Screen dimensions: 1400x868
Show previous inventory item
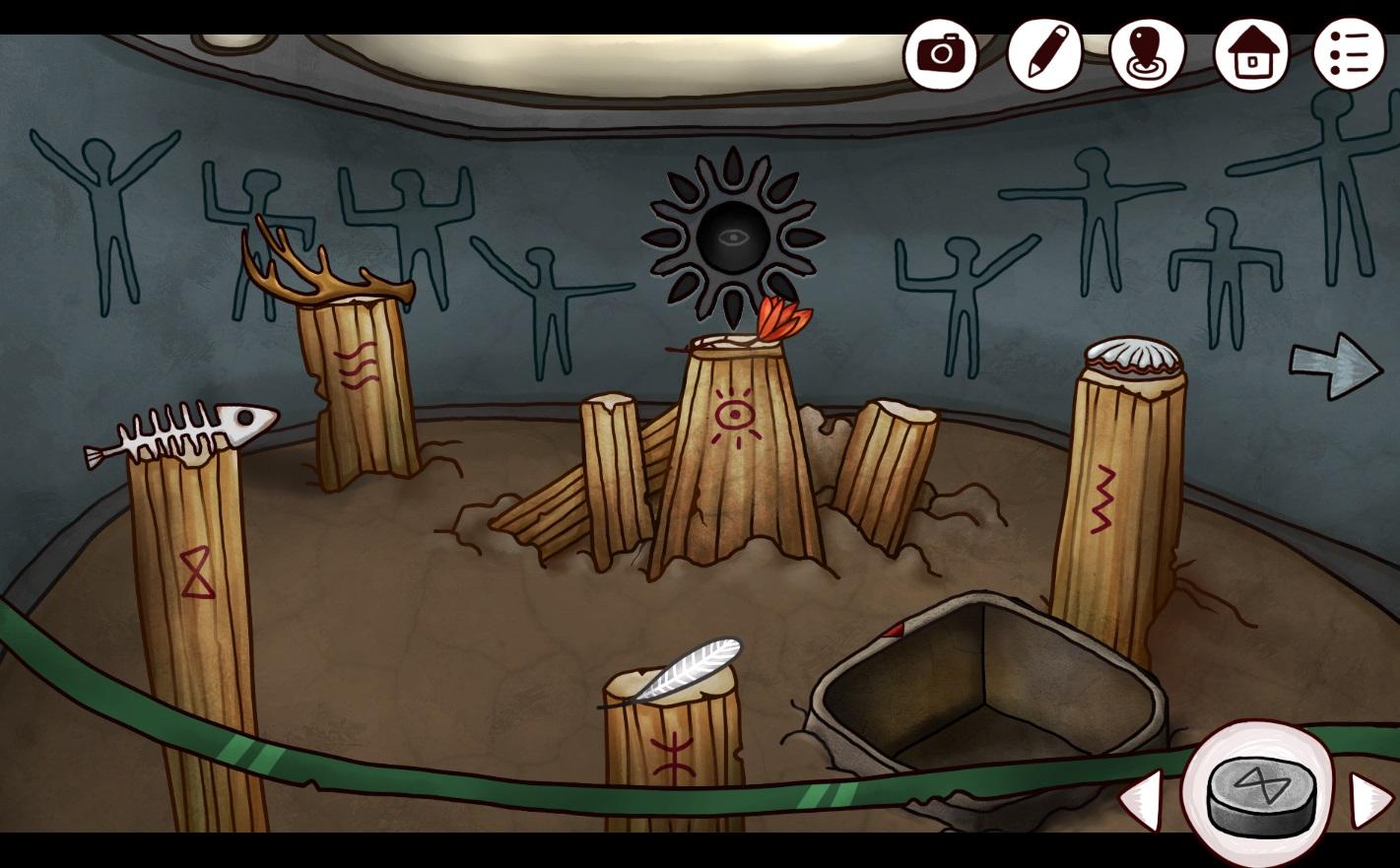point(1142,799)
